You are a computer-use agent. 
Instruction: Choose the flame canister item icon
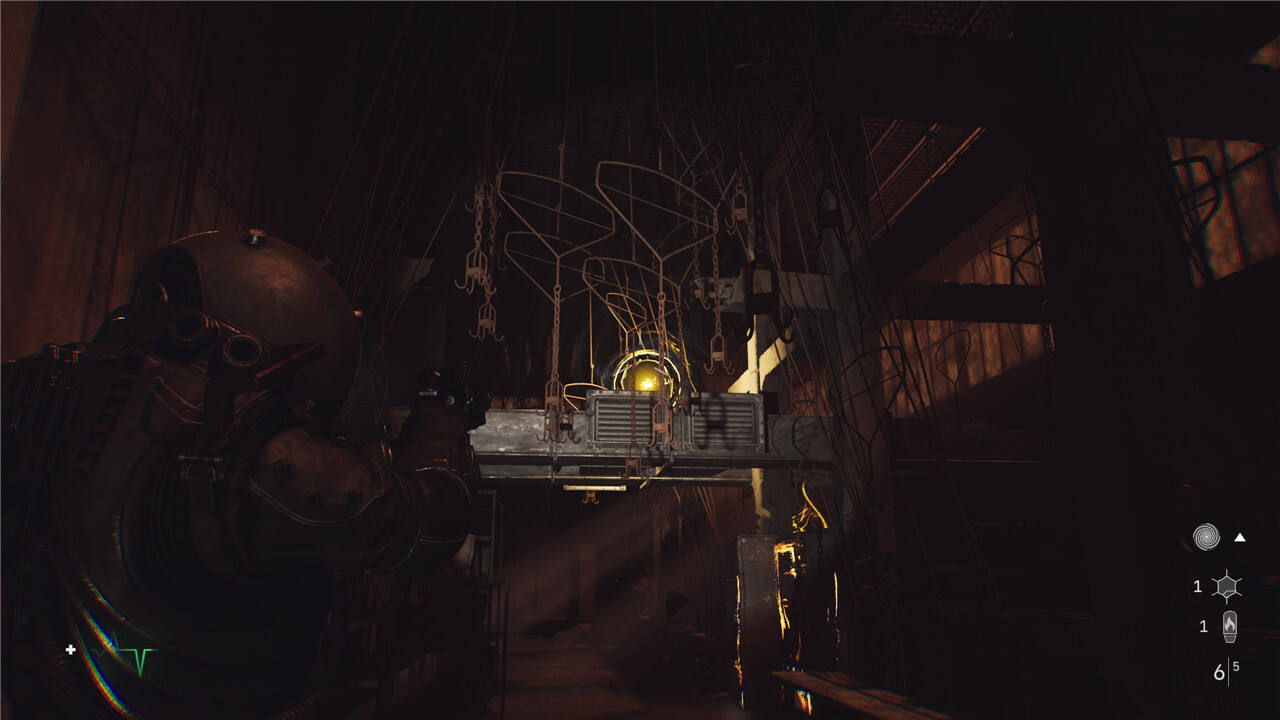1229,627
